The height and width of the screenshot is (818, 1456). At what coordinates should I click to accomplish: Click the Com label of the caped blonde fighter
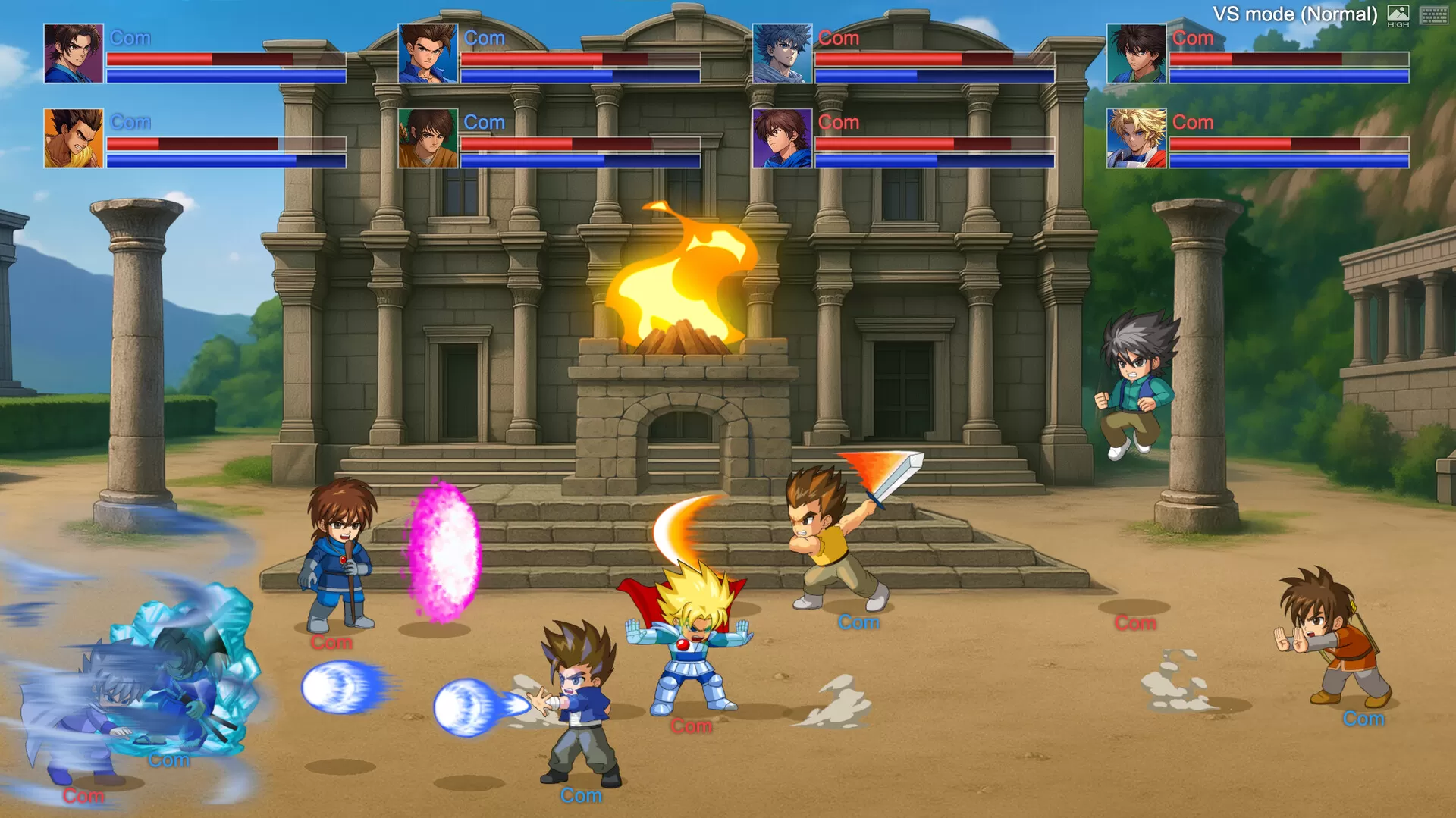point(691,726)
